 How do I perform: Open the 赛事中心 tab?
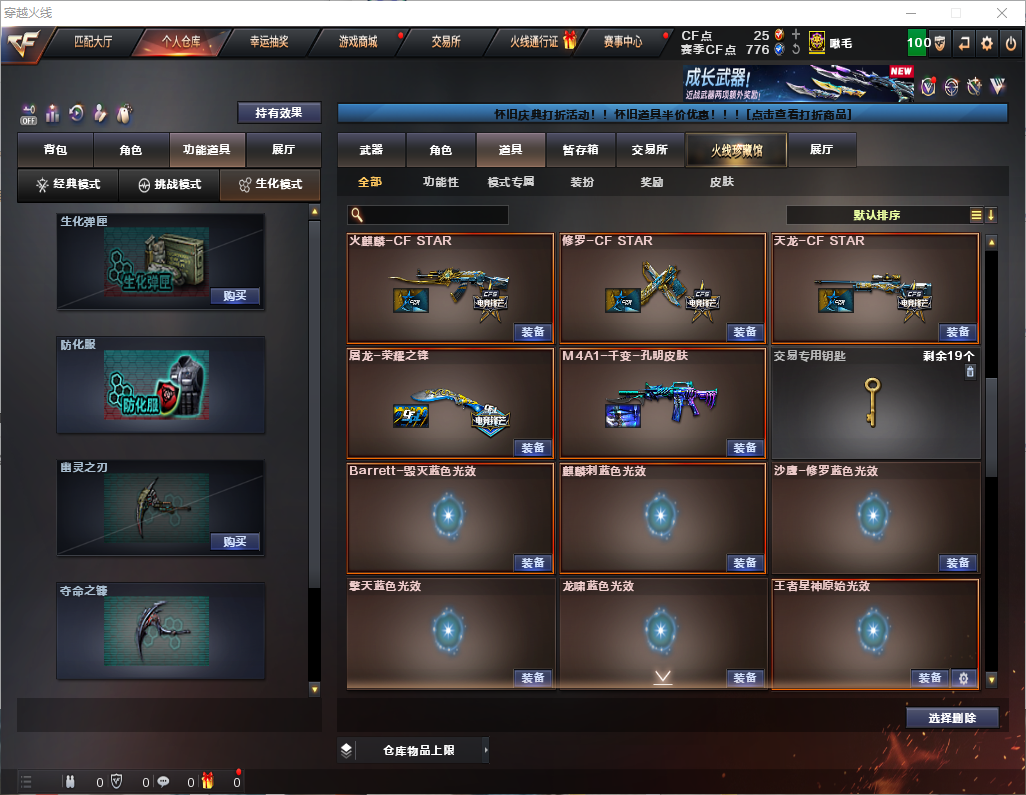click(x=622, y=42)
